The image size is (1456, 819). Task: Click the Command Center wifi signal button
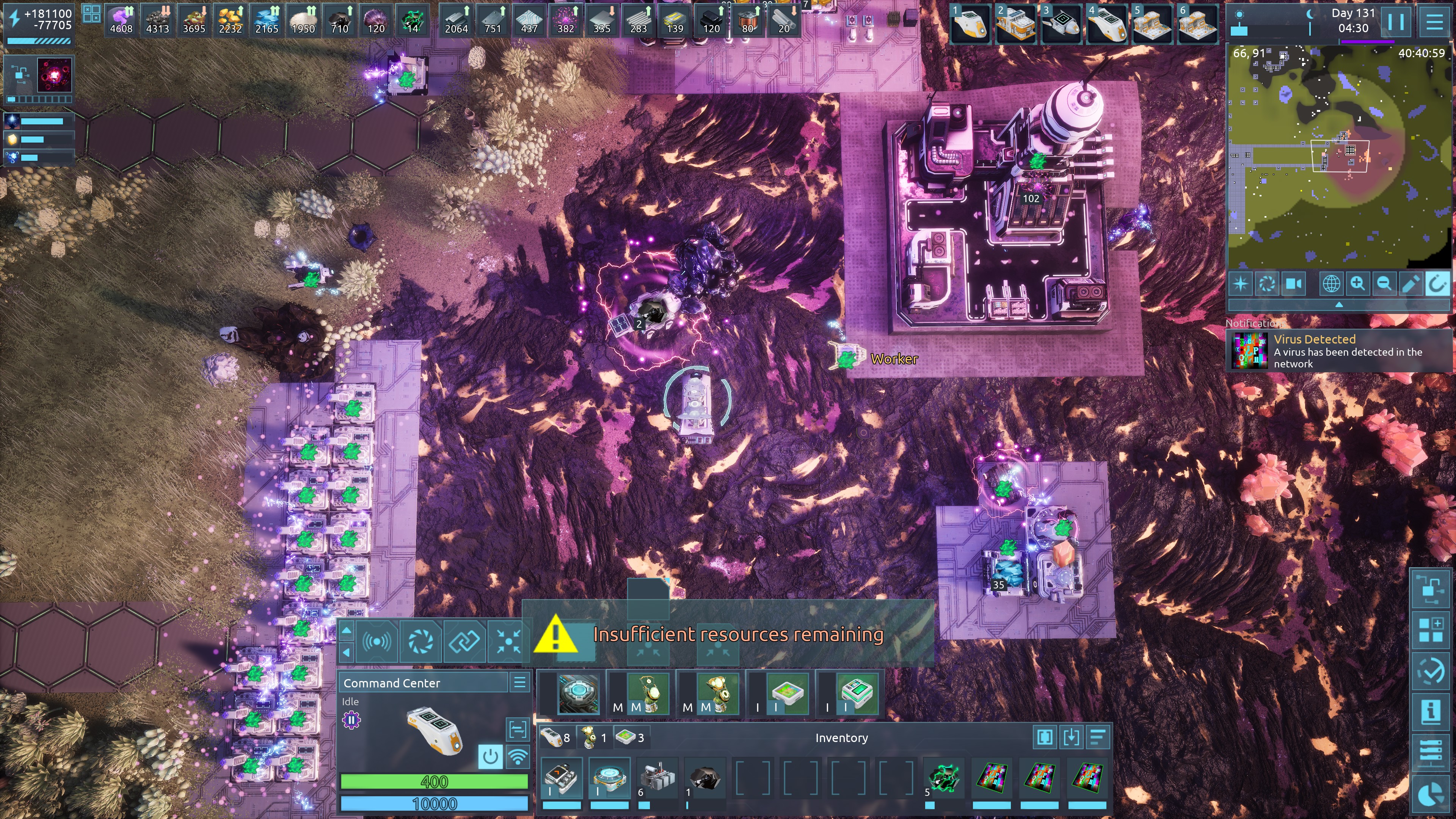518,756
